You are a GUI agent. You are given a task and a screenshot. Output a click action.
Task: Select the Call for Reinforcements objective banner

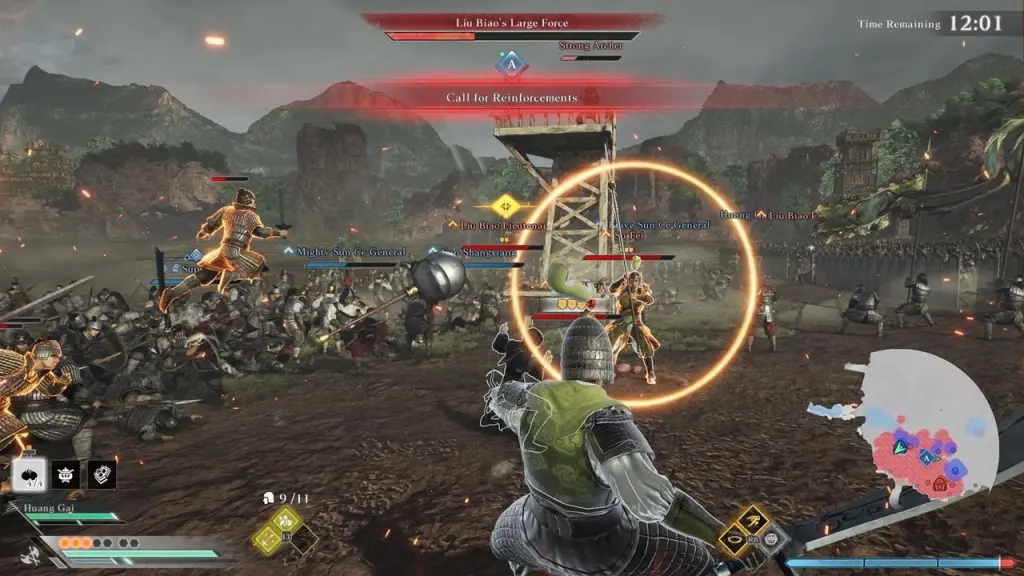(x=511, y=98)
